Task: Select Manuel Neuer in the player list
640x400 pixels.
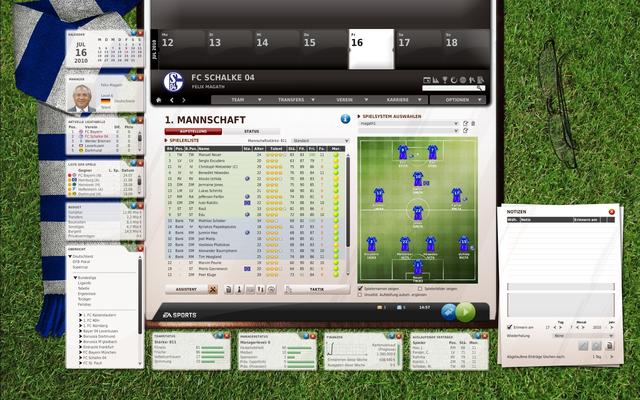Action: point(207,155)
